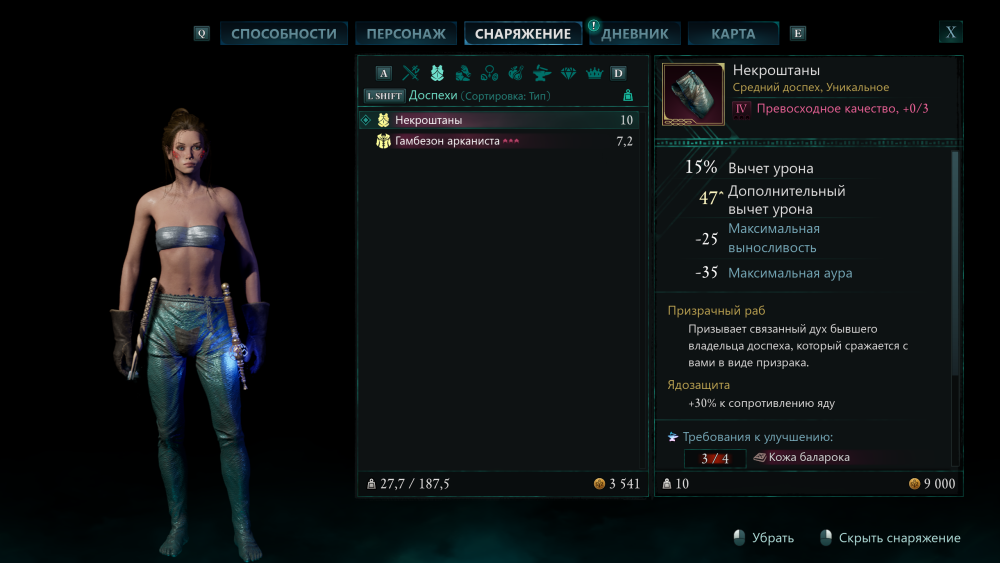Open the crown icon category
Viewport: 1000px width, 563px height.
coord(594,73)
